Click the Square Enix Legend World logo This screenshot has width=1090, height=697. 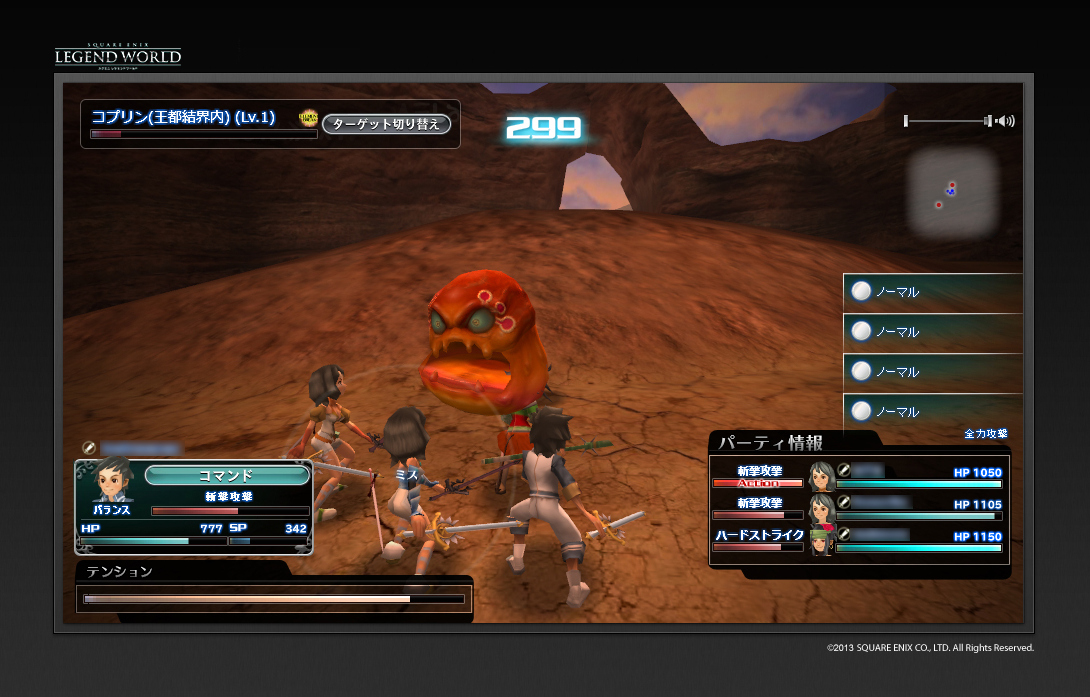[x=118, y=55]
